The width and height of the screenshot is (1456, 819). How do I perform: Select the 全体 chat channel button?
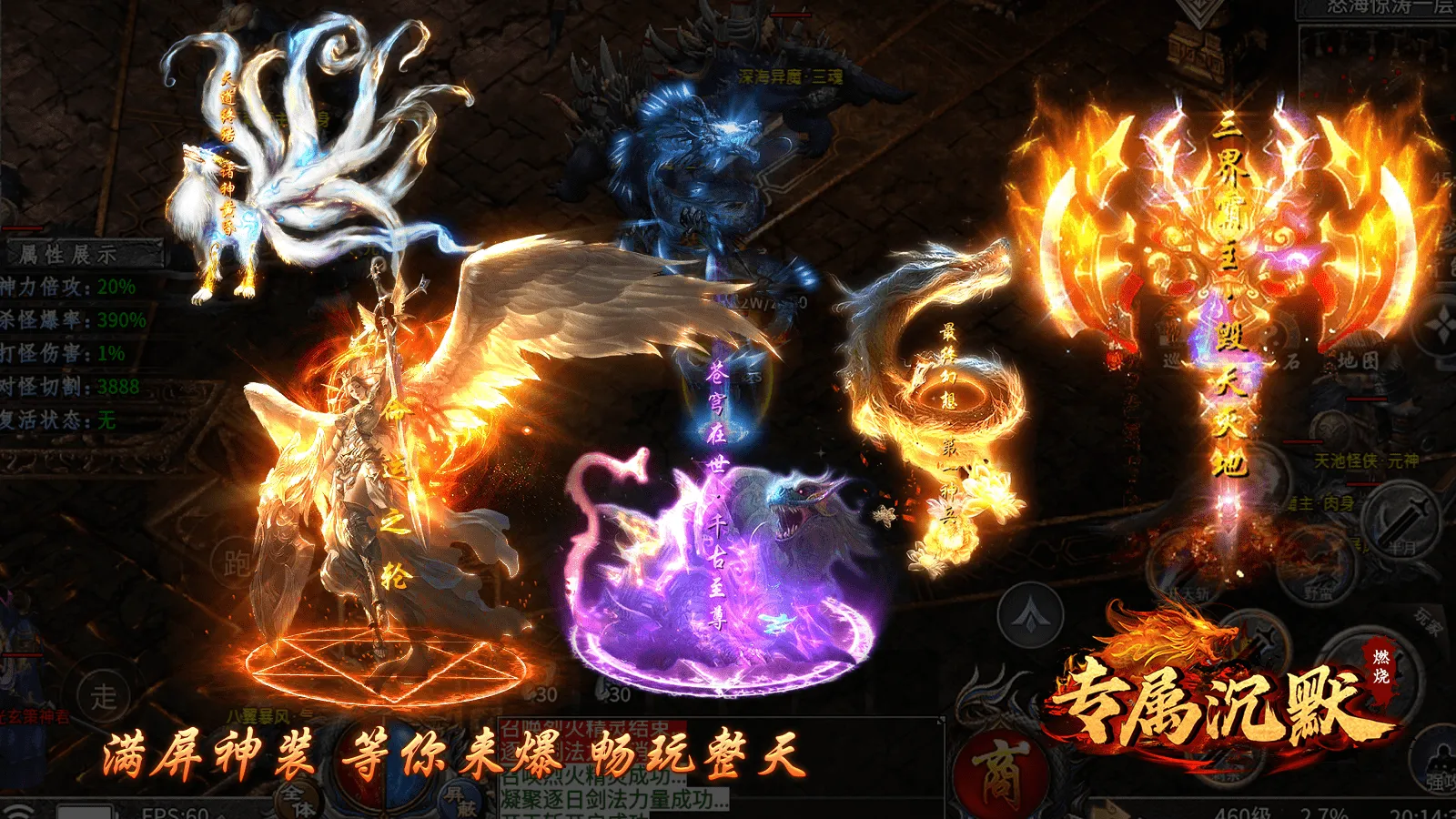(x=298, y=798)
